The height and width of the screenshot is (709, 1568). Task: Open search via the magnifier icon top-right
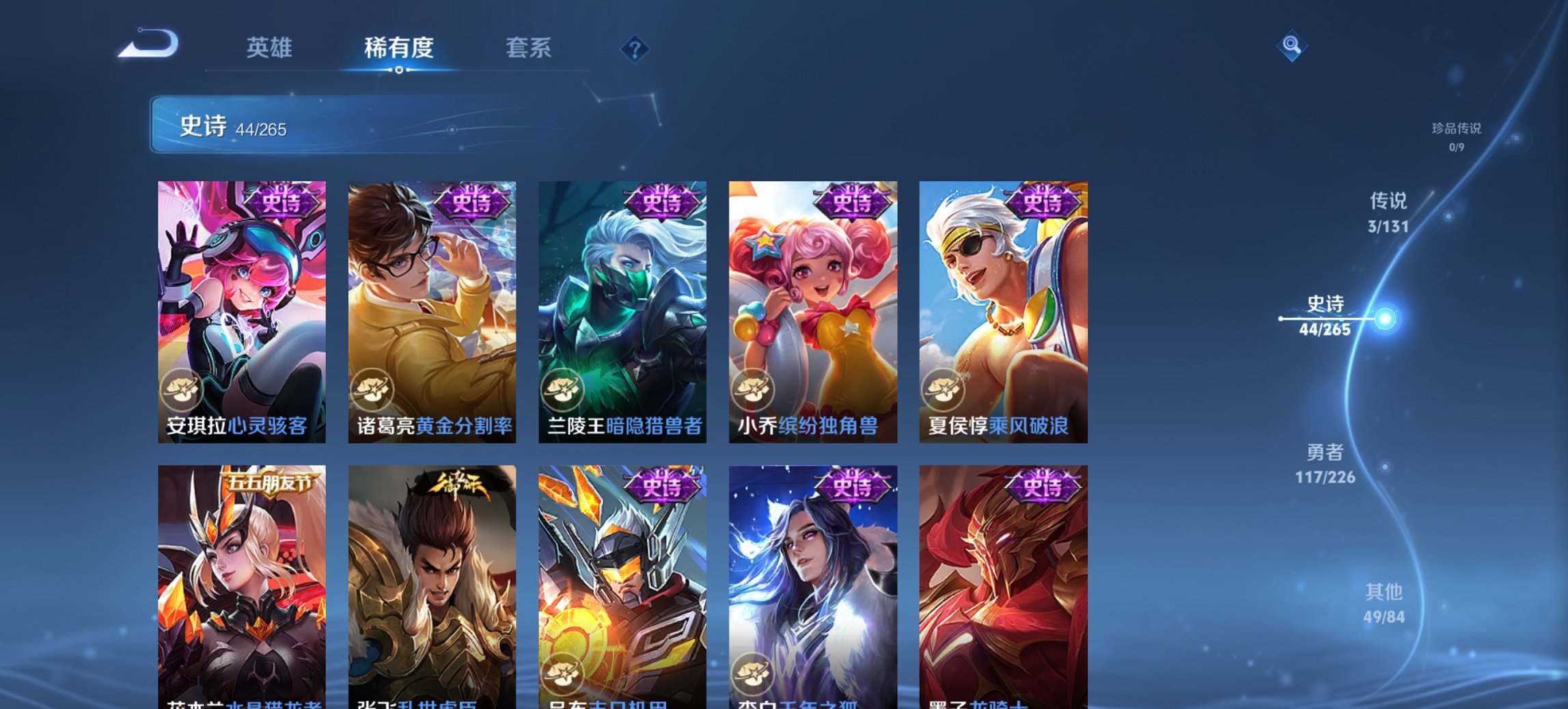(1290, 47)
